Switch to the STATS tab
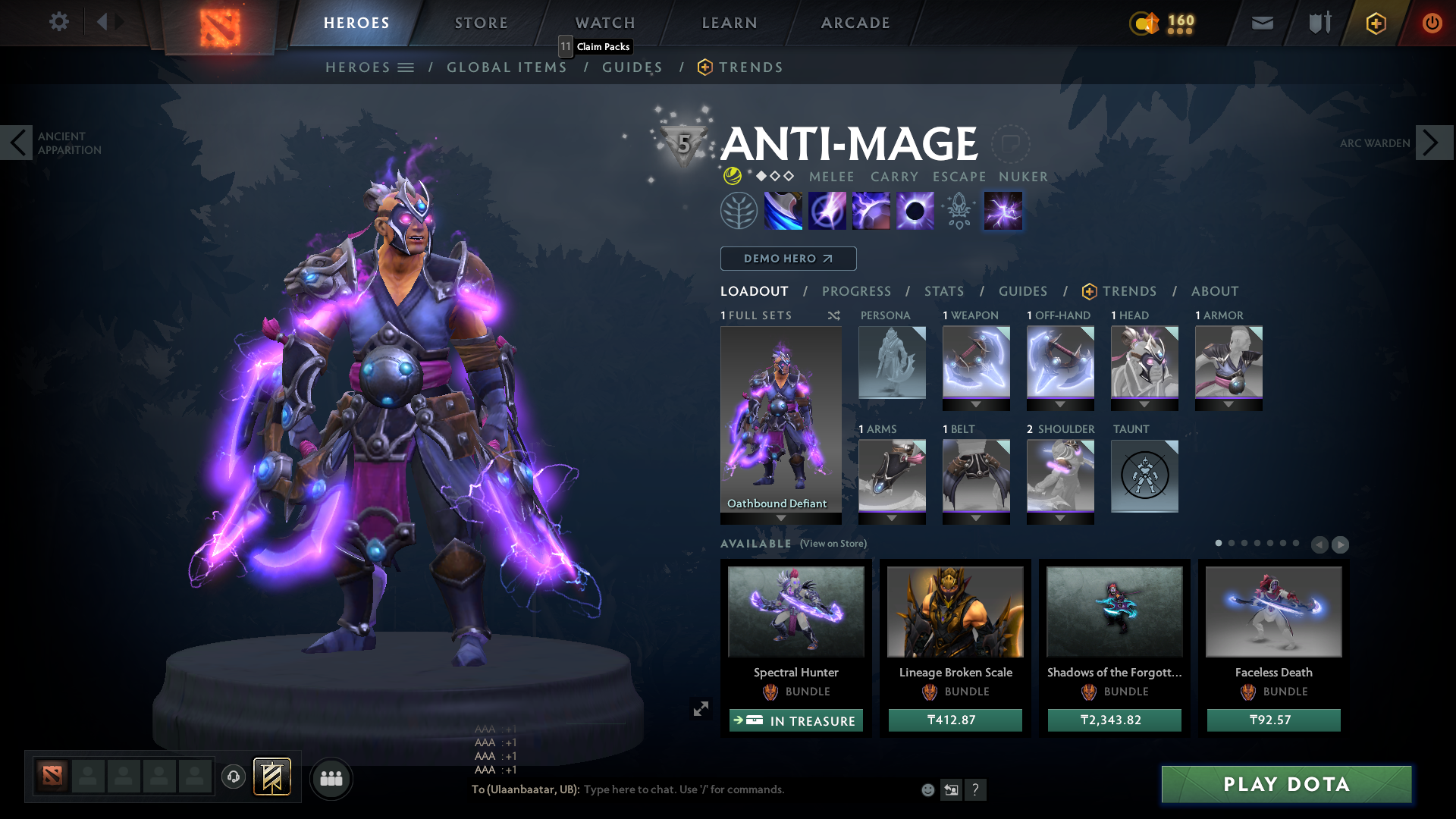1456x819 pixels. pos(943,291)
